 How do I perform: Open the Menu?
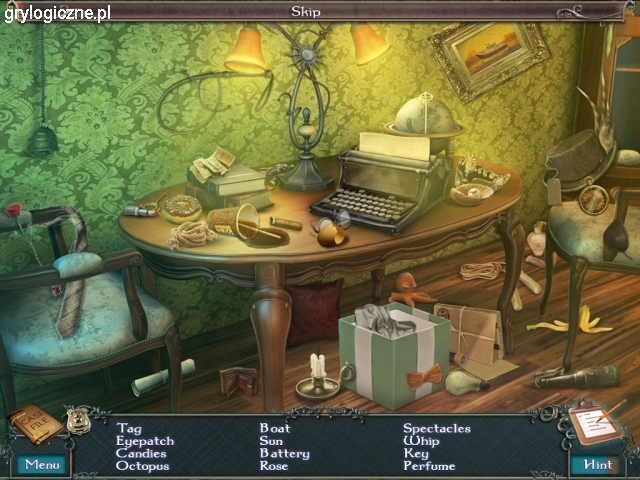[42, 465]
